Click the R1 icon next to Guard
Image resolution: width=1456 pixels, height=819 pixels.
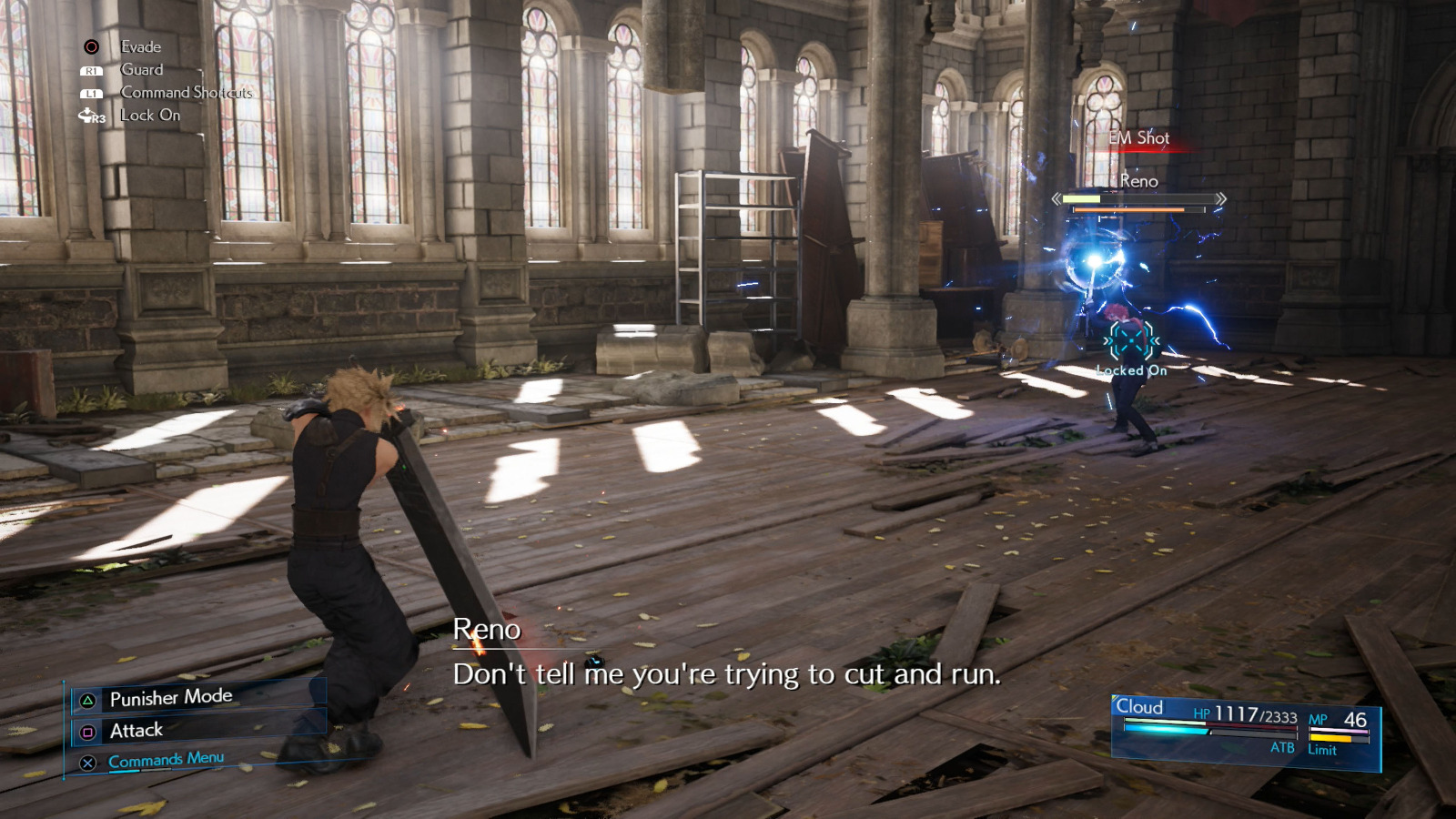click(x=90, y=69)
